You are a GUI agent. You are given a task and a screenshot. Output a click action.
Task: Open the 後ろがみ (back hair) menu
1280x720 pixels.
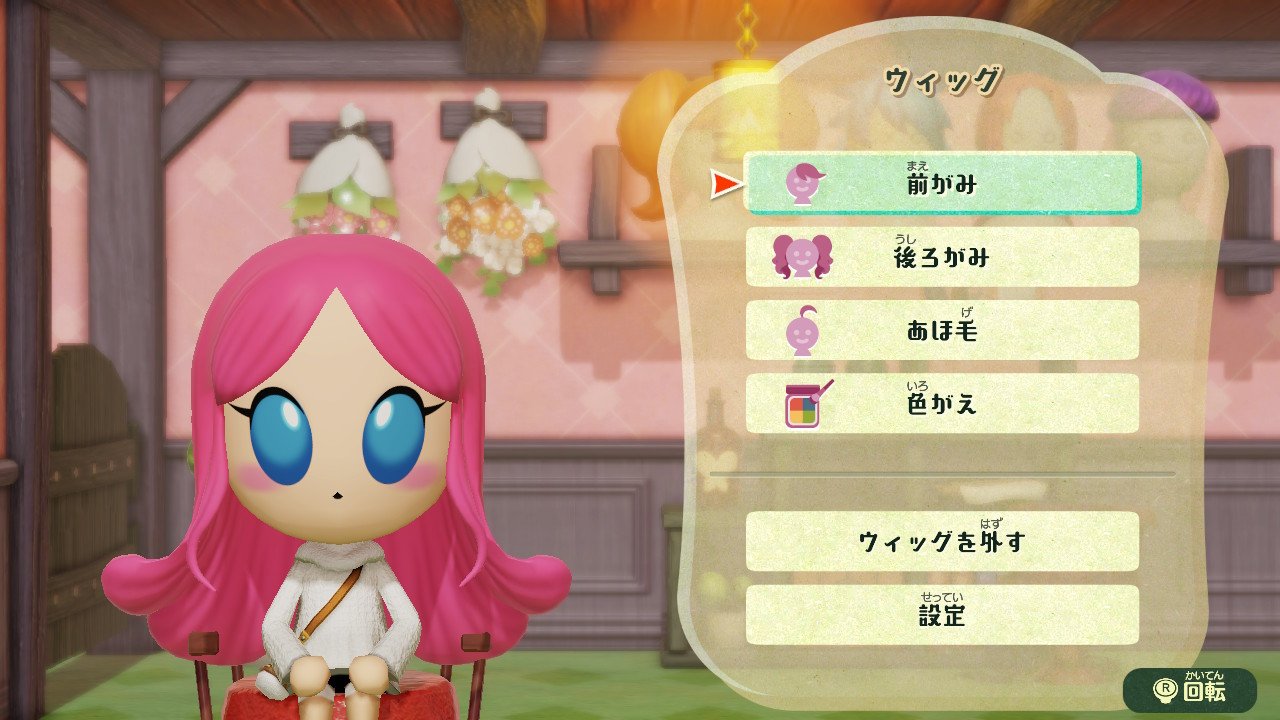(x=941, y=257)
